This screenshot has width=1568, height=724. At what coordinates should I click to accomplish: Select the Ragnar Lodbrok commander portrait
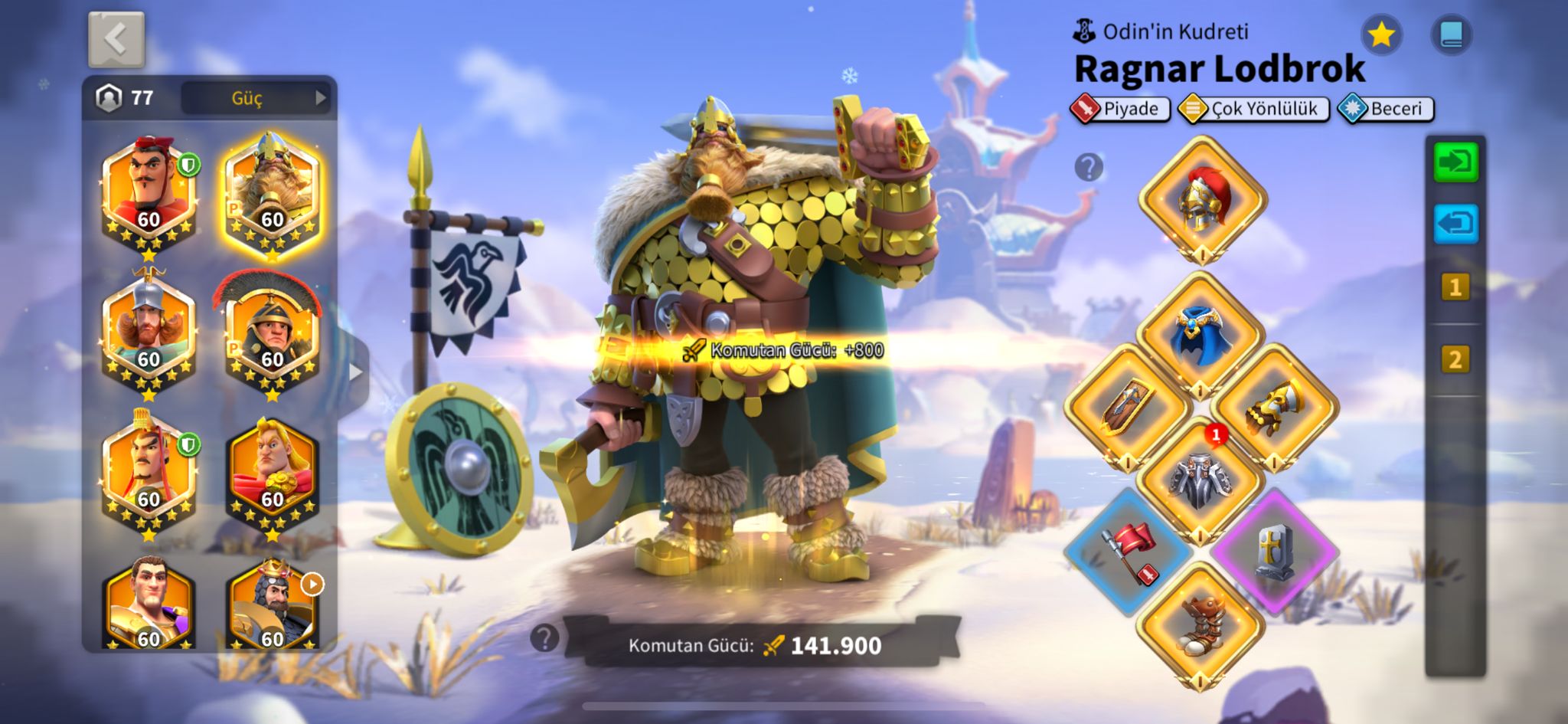[x=272, y=192]
